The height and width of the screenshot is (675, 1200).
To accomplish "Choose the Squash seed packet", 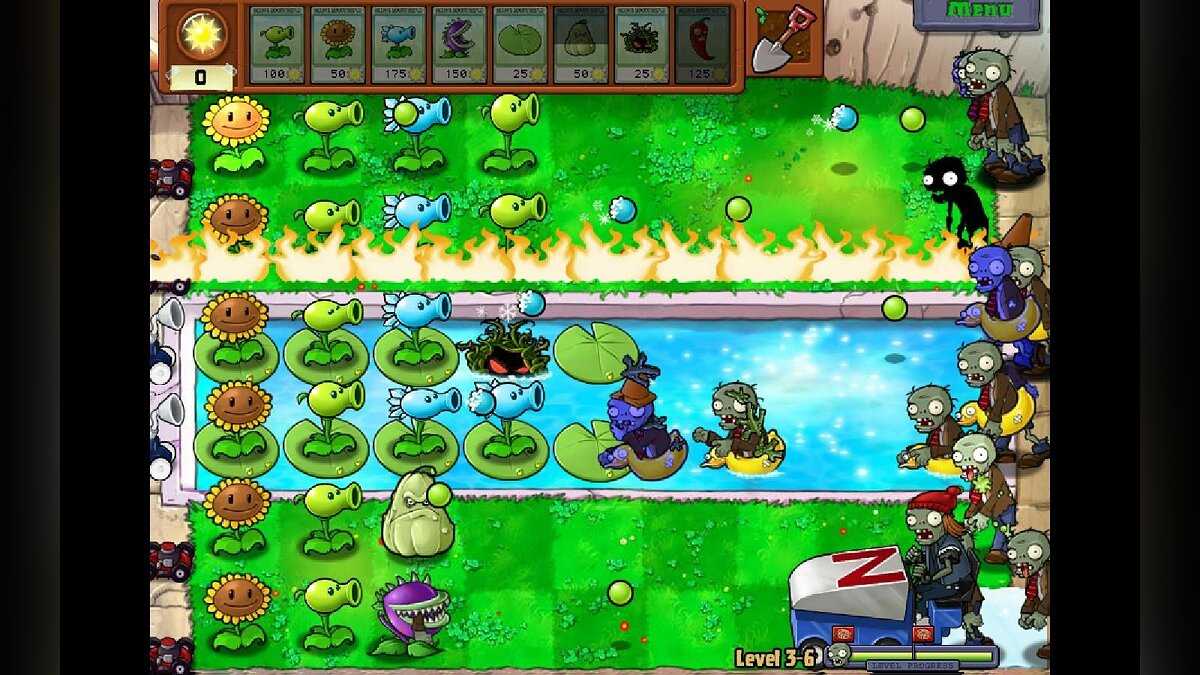I will click(580, 45).
